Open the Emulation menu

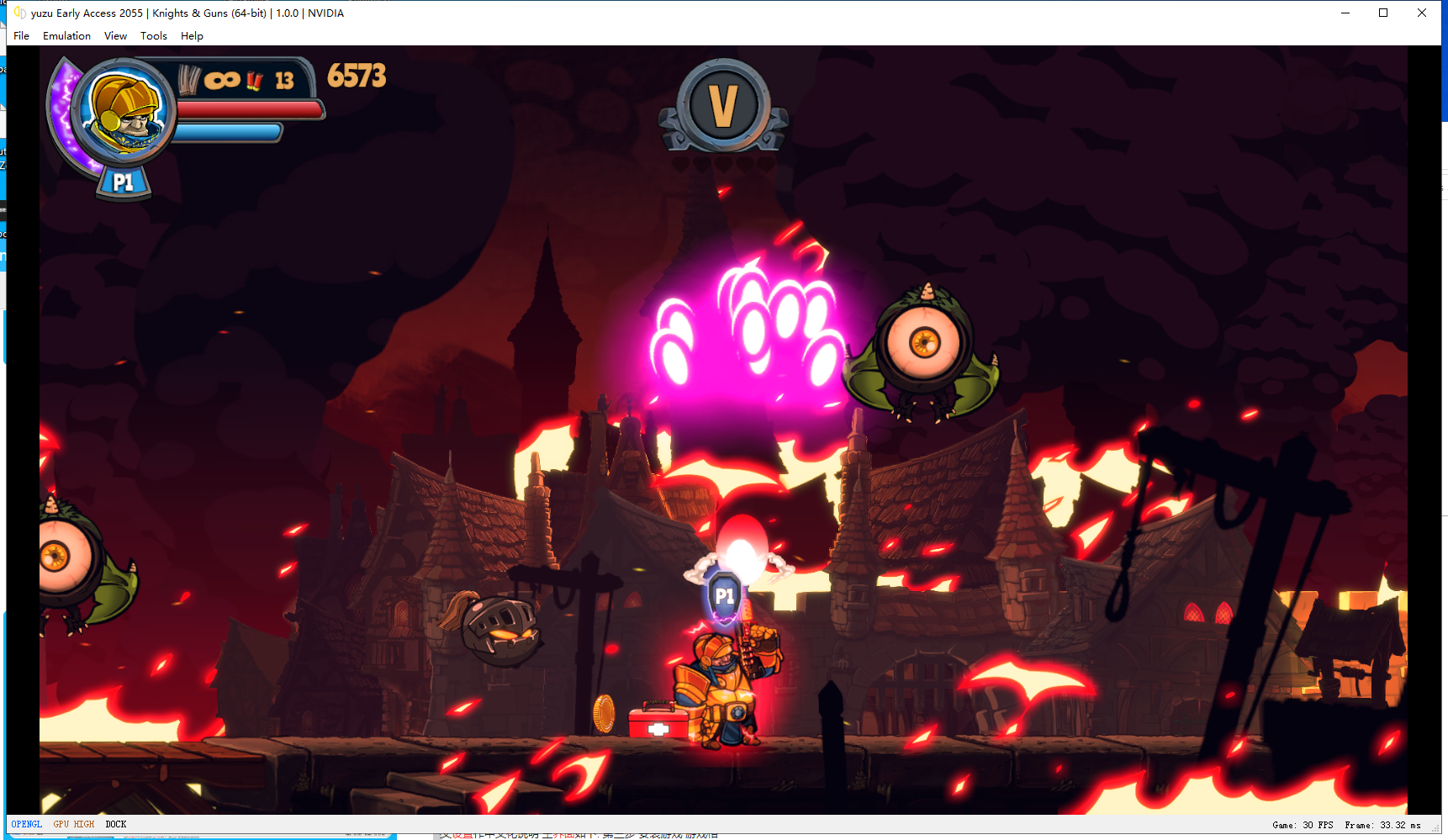(x=66, y=36)
